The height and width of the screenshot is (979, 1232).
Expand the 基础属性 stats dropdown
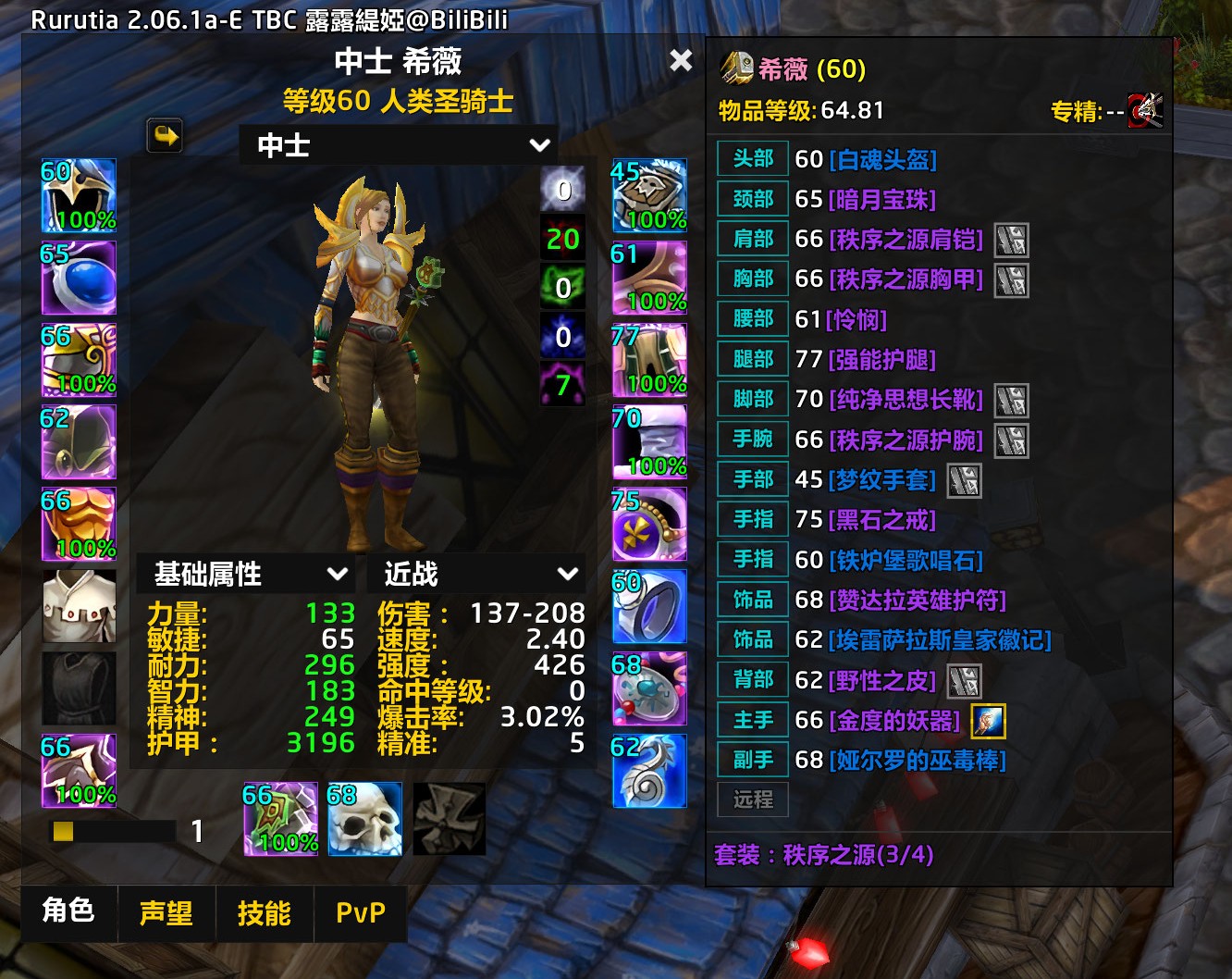click(245, 574)
